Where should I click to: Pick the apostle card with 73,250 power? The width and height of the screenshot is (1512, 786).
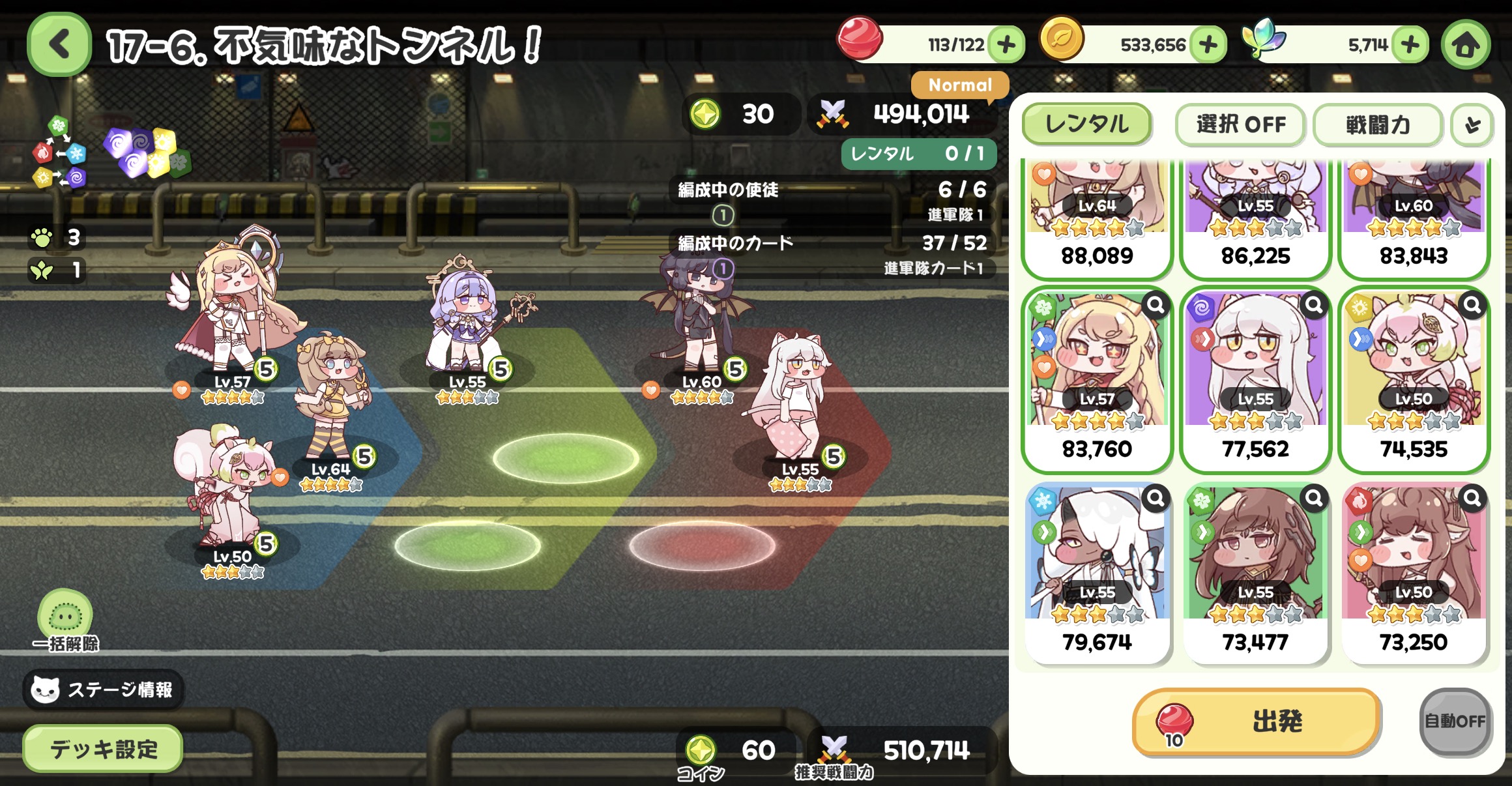coord(1414,572)
